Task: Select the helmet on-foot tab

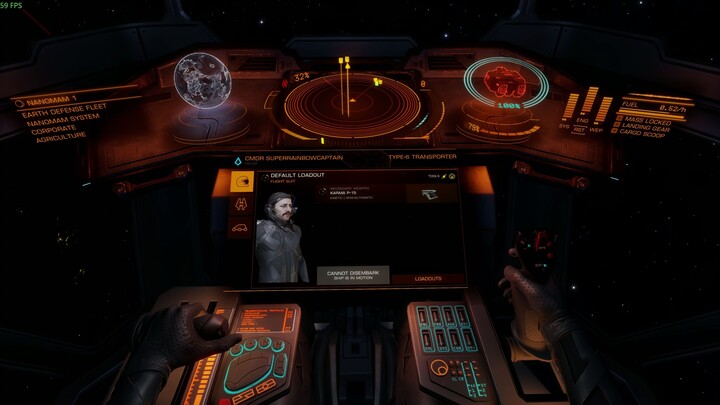Action: pyautogui.click(x=240, y=181)
